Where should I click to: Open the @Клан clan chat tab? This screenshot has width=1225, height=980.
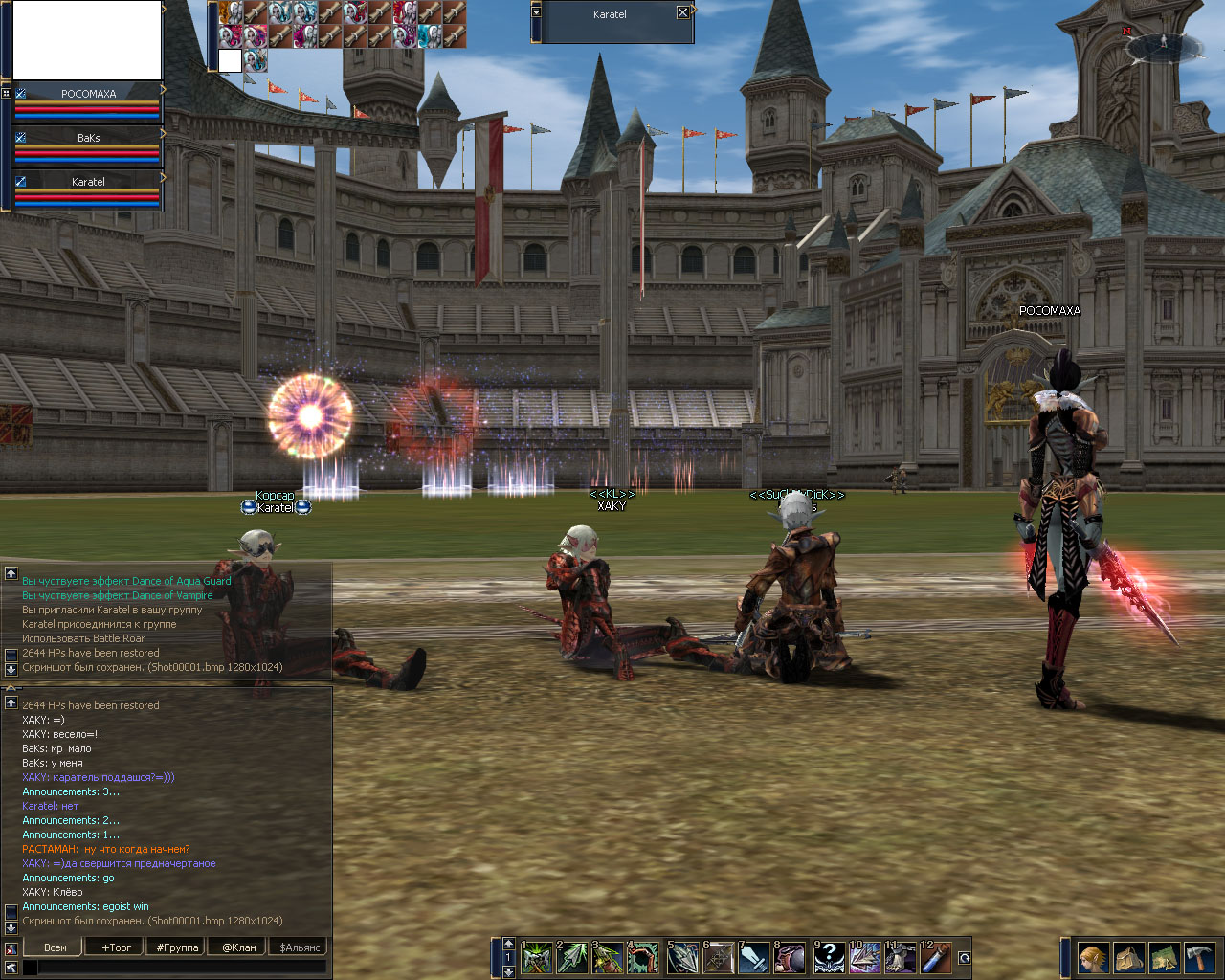239,947
